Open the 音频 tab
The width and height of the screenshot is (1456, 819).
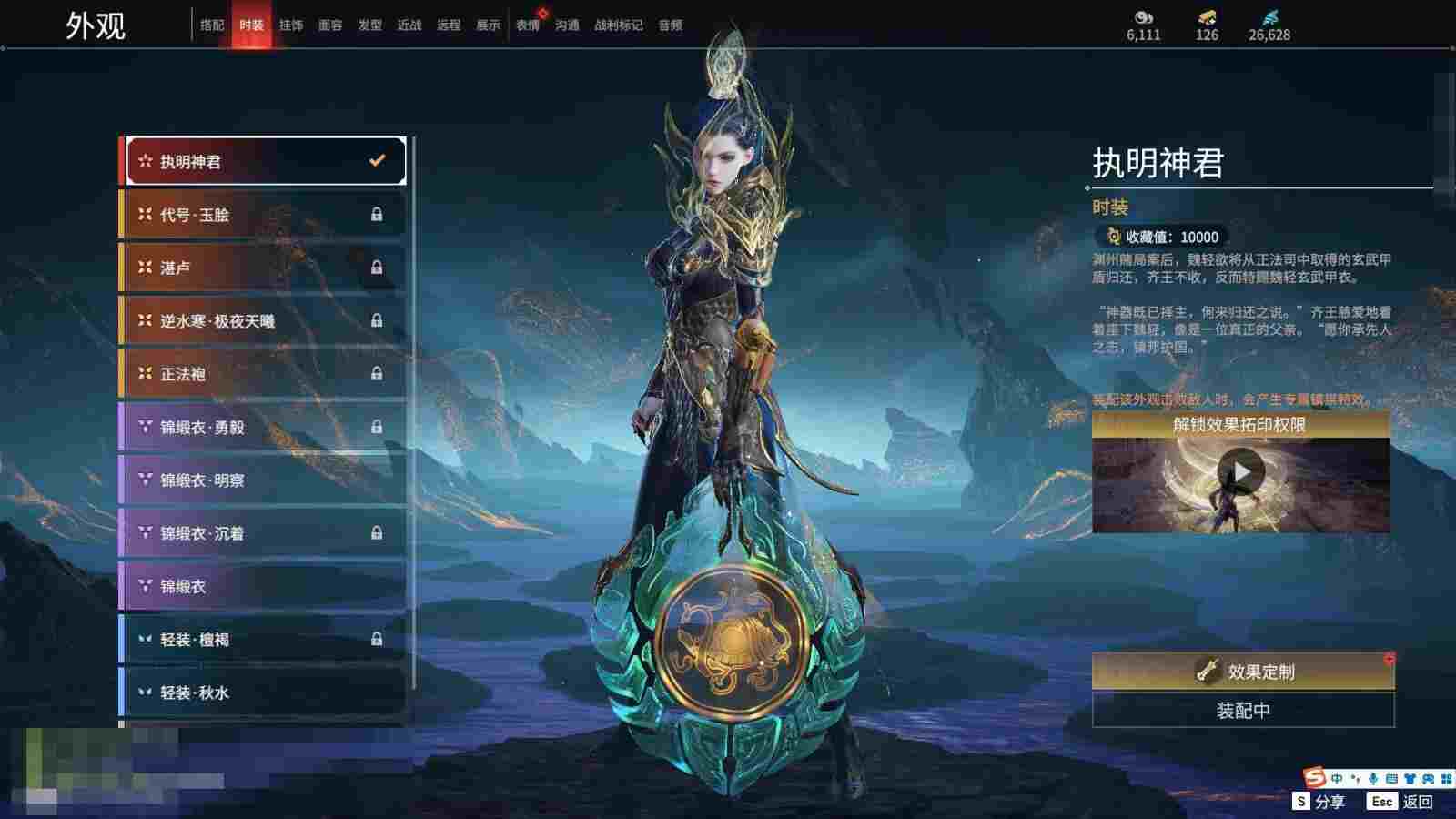click(671, 25)
